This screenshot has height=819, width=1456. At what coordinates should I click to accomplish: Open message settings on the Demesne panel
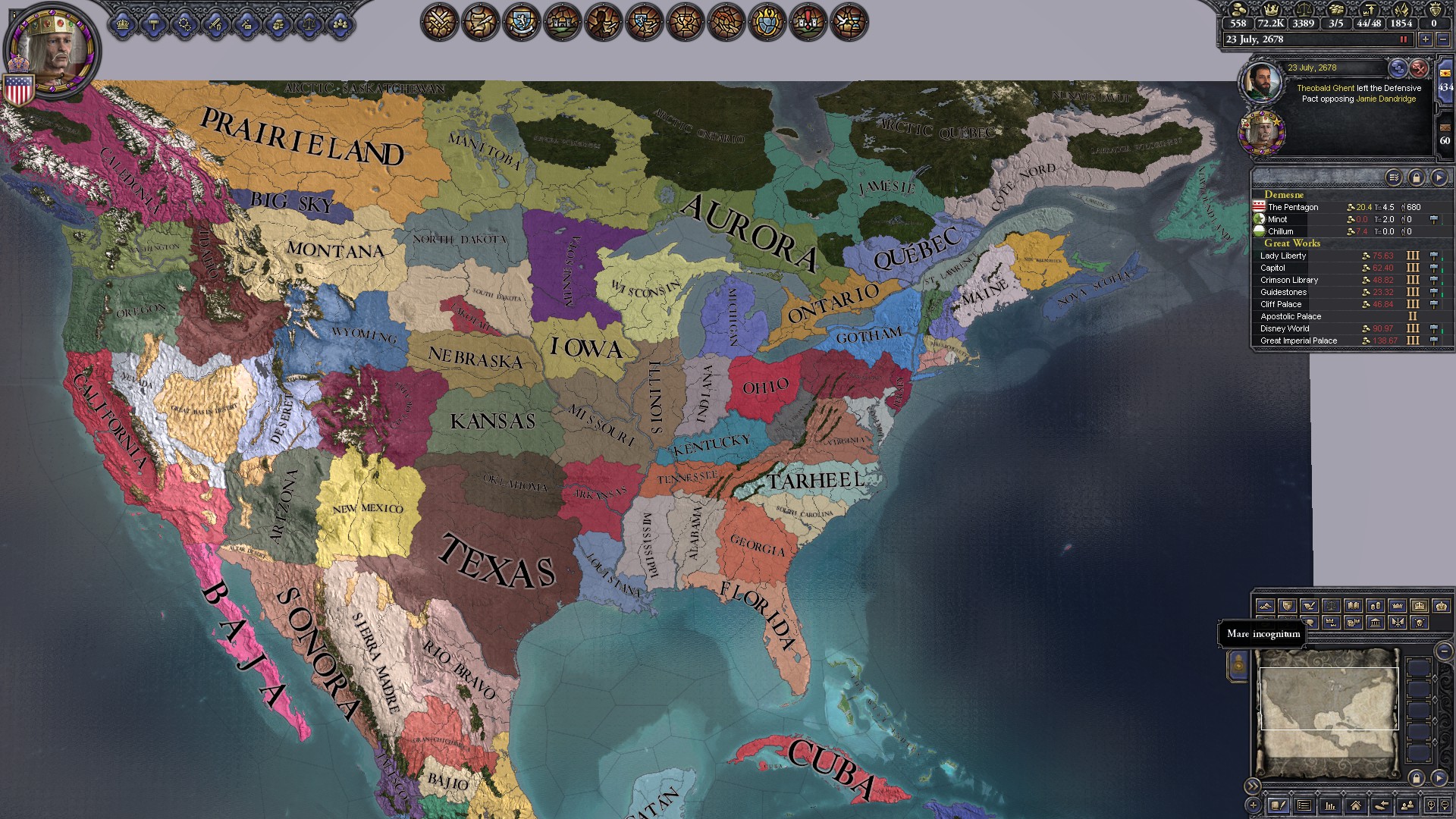(1394, 177)
